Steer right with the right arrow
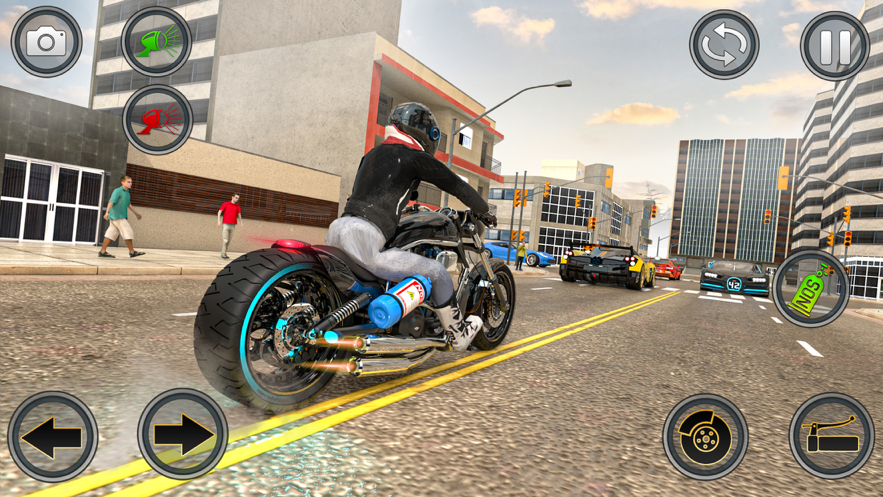This screenshot has width=883, height=497. (x=183, y=435)
